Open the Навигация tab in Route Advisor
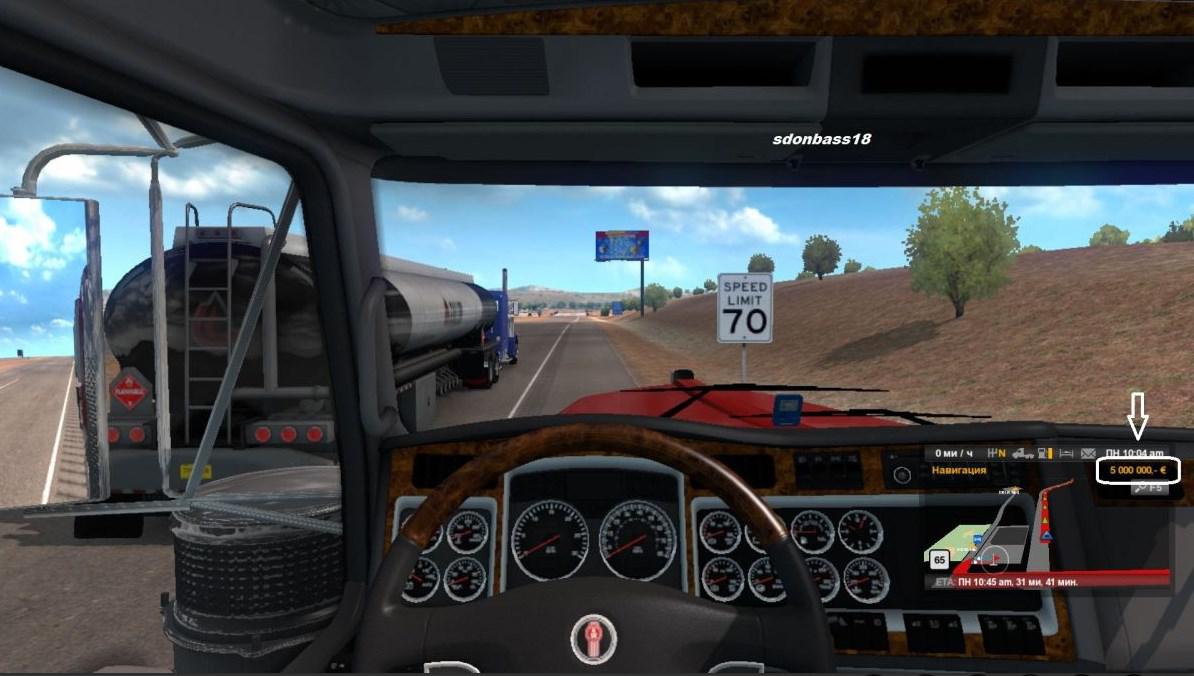 tap(959, 470)
